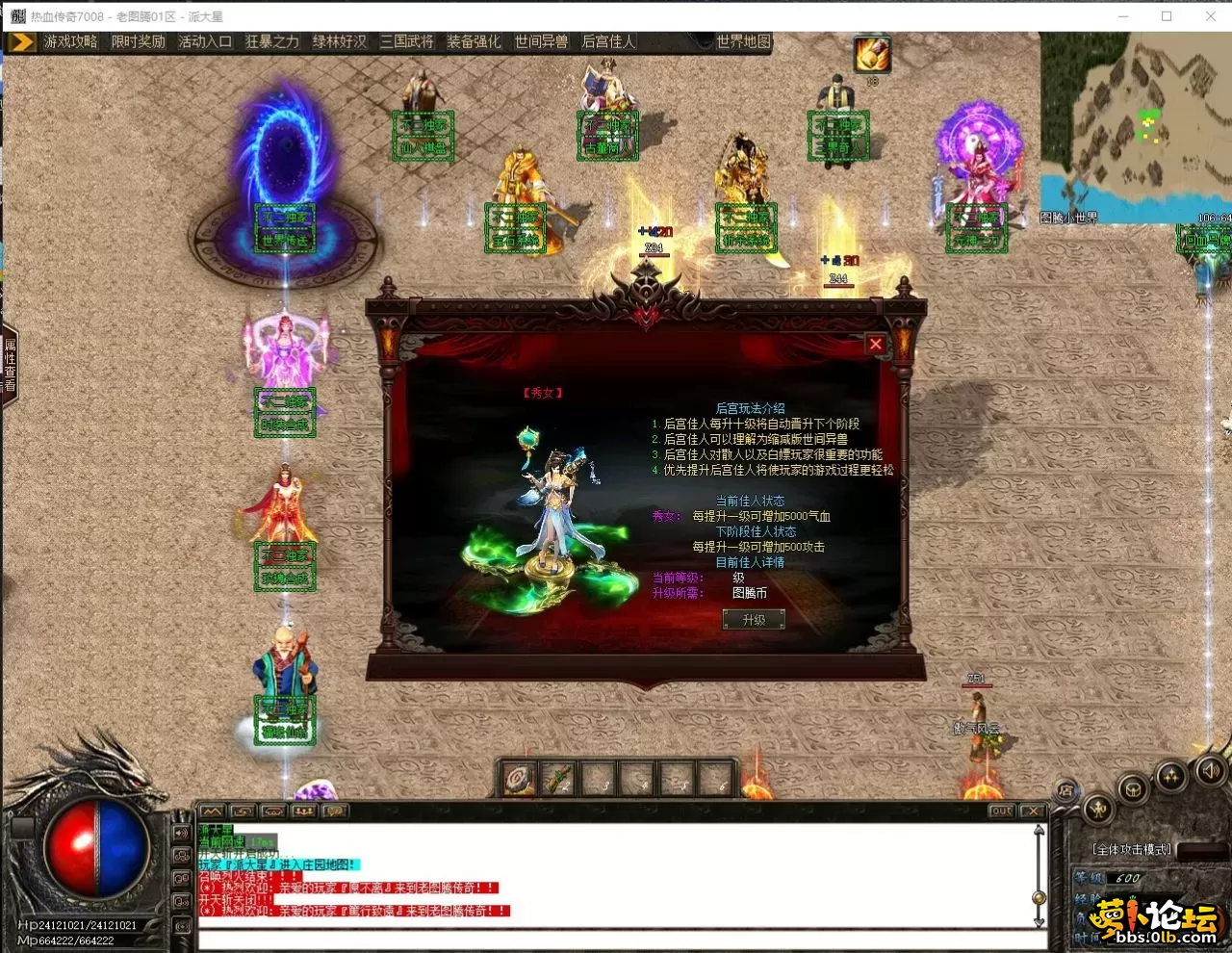
Task: Open the 后宫佳人 menu entry
Action: pos(608,41)
